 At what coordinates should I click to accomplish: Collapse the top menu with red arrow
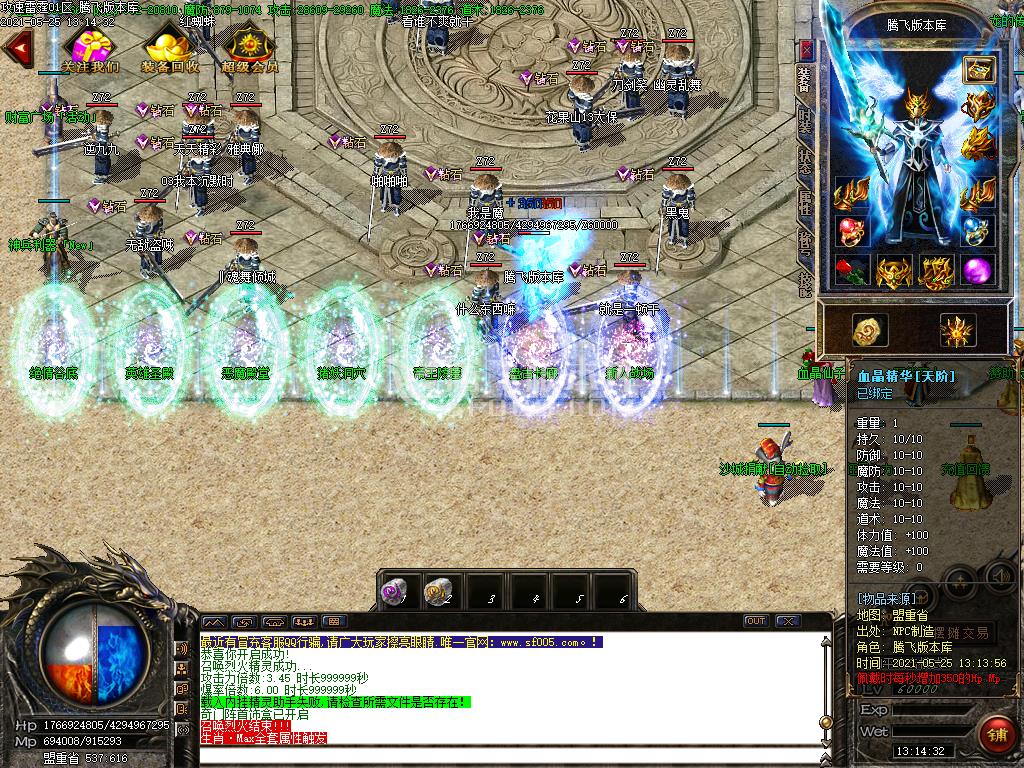(17, 48)
